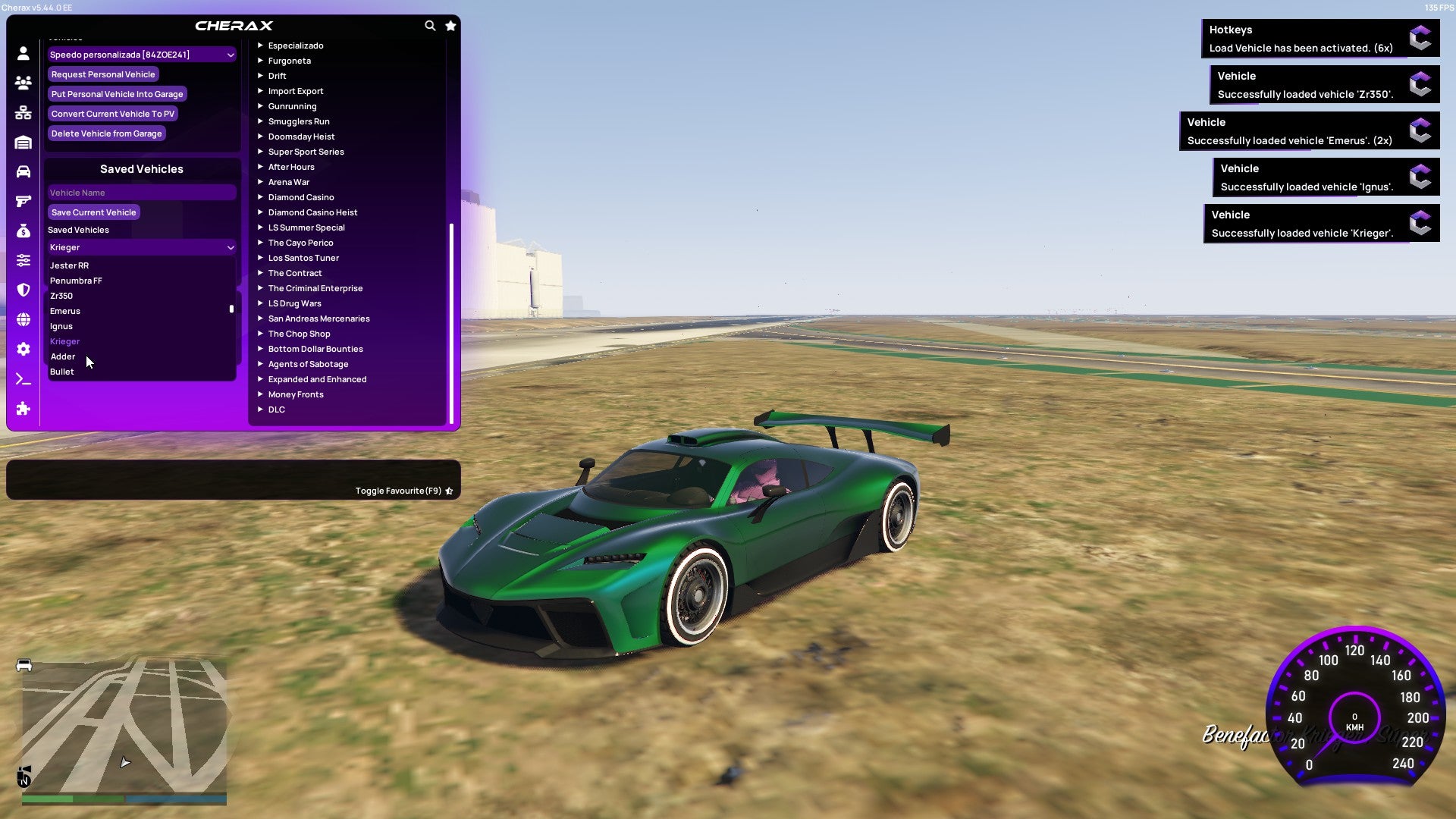
Task: Expand the Super Sport Series category
Action: (x=306, y=152)
